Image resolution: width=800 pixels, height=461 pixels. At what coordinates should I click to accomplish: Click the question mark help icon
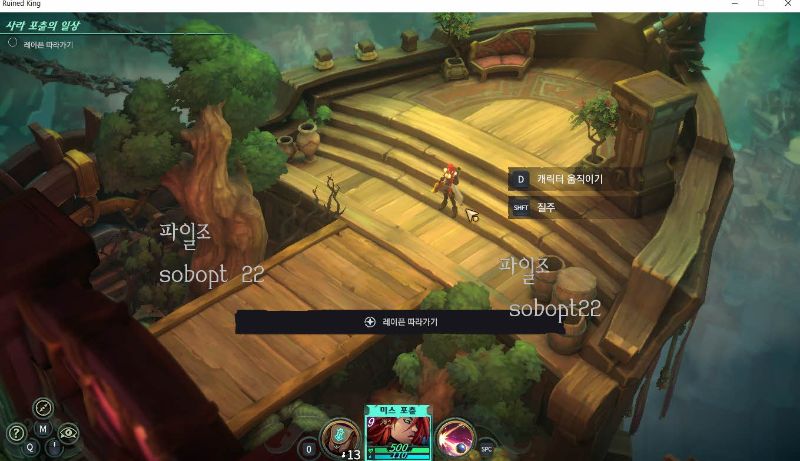tap(16, 433)
